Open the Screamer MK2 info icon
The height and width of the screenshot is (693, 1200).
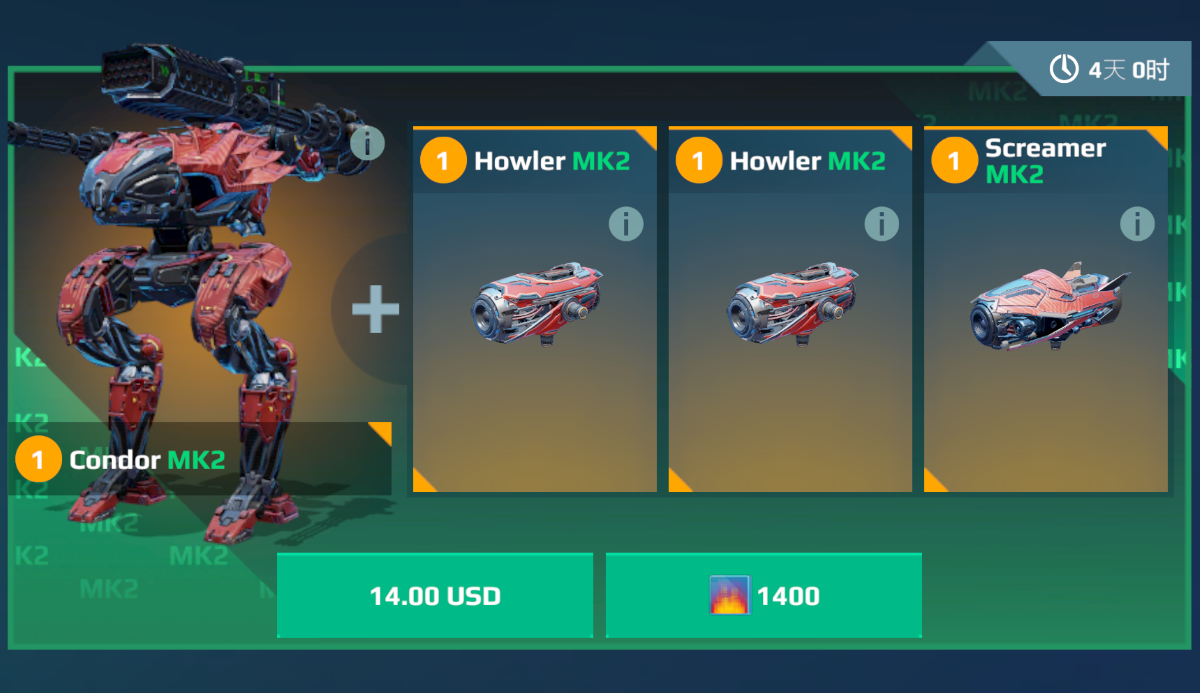[1137, 224]
